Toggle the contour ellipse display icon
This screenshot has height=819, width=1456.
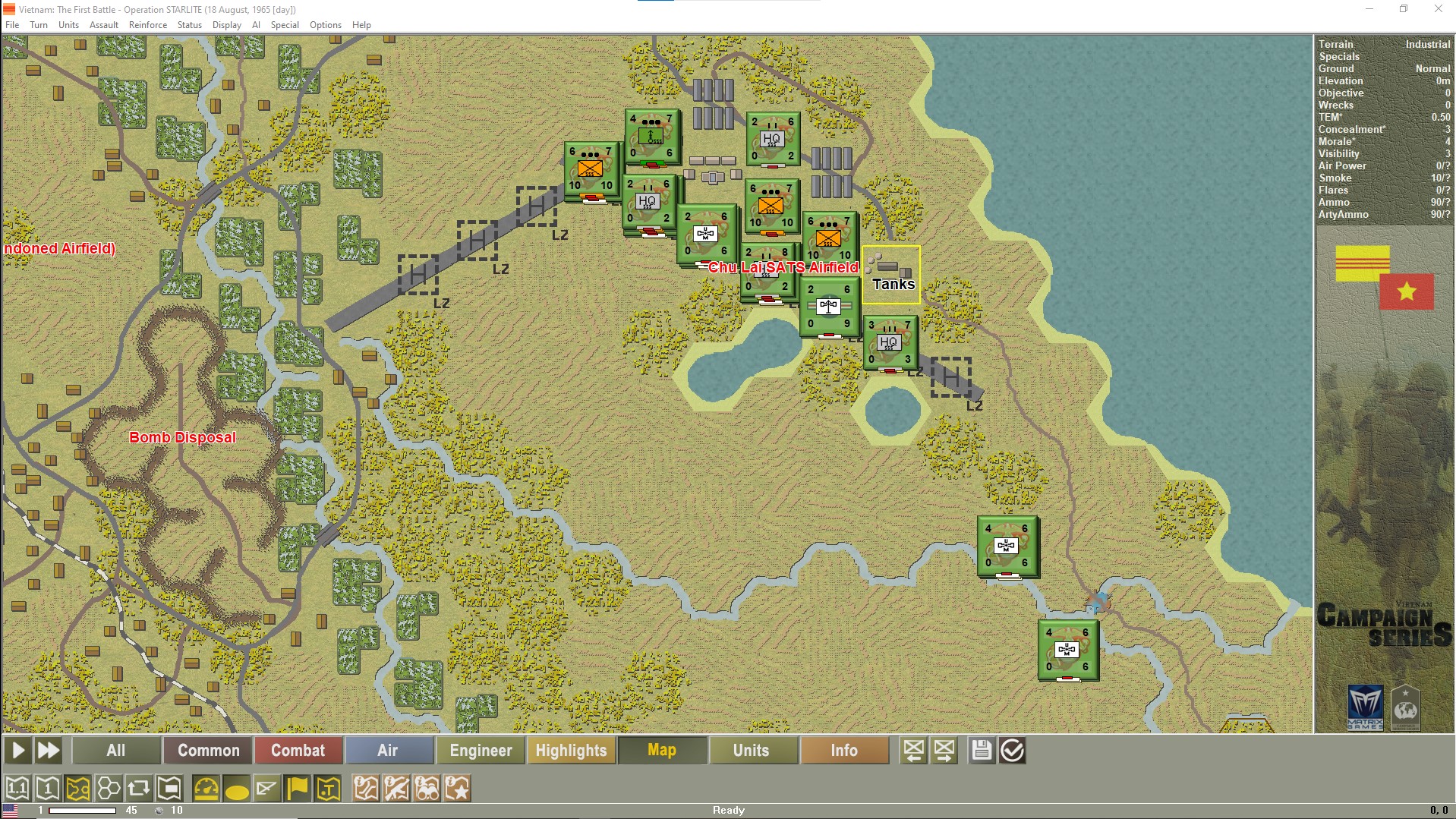pyautogui.click(x=237, y=788)
